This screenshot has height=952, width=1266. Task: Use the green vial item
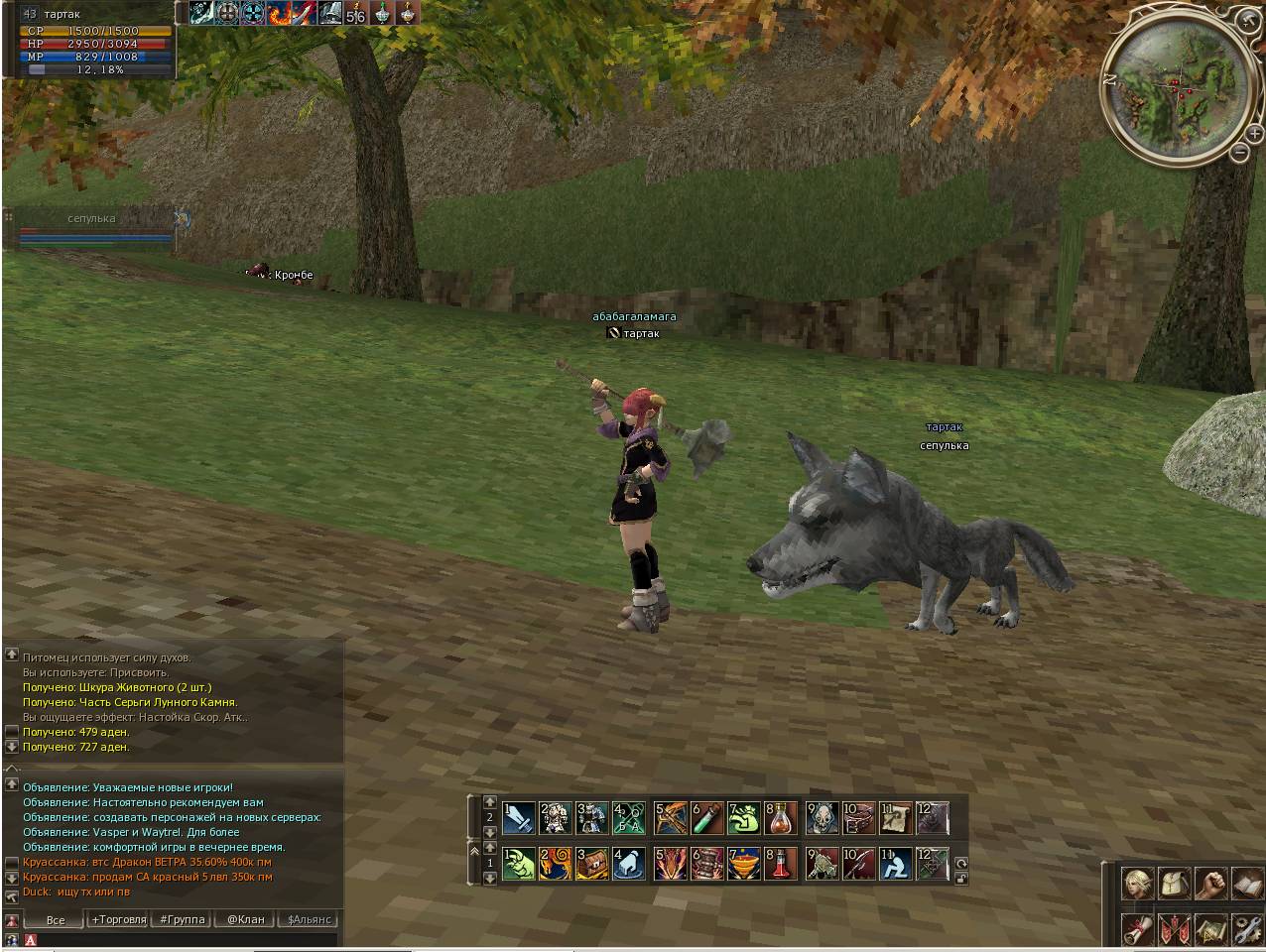[x=707, y=818]
